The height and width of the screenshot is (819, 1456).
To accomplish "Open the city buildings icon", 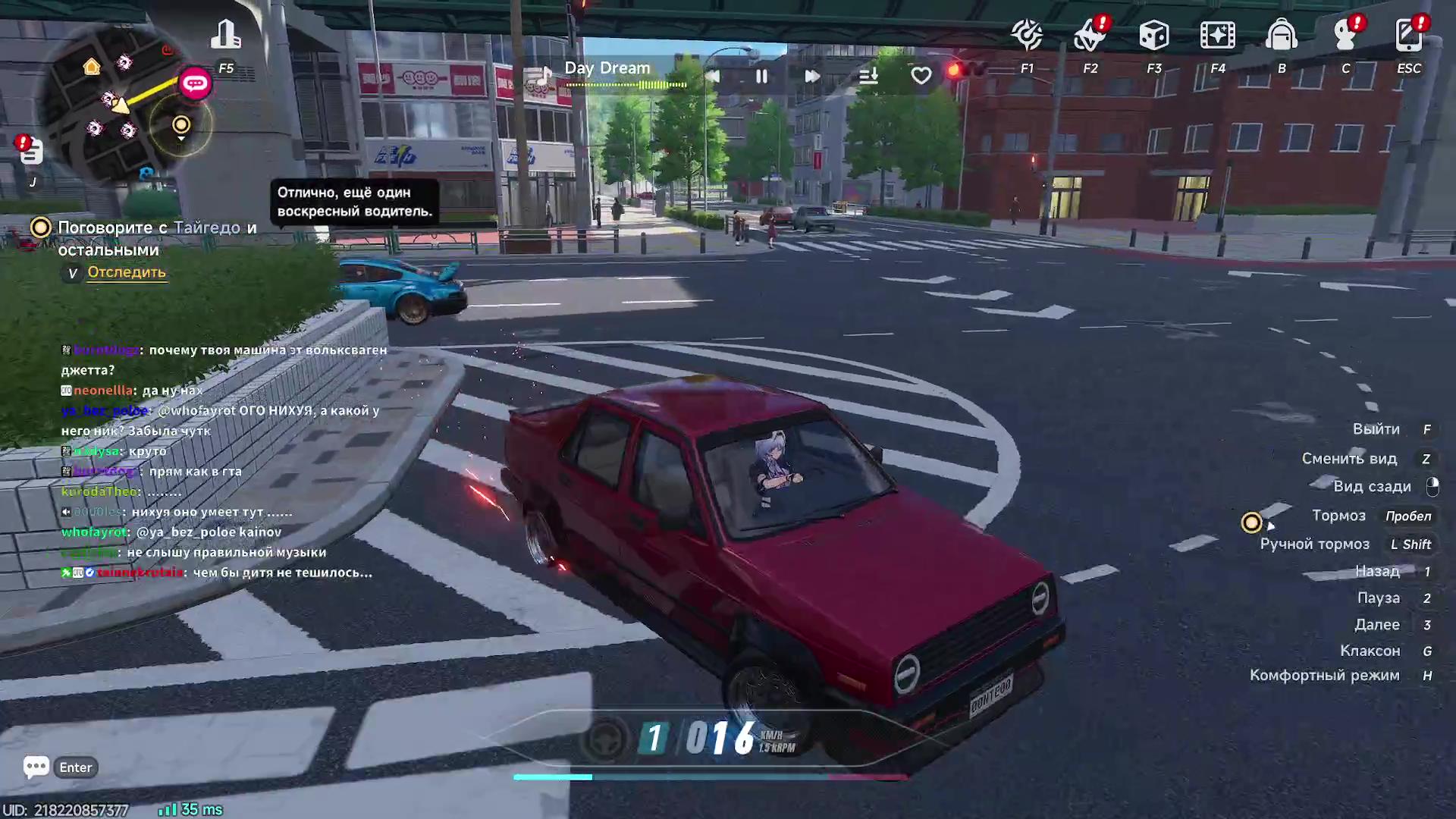I will click(x=225, y=35).
